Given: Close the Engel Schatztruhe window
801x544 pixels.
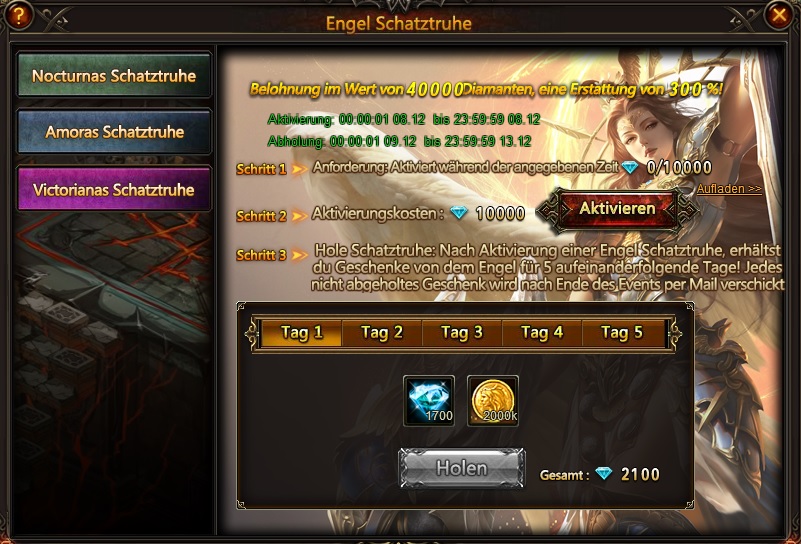Looking at the screenshot, I should tap(778, 15).
